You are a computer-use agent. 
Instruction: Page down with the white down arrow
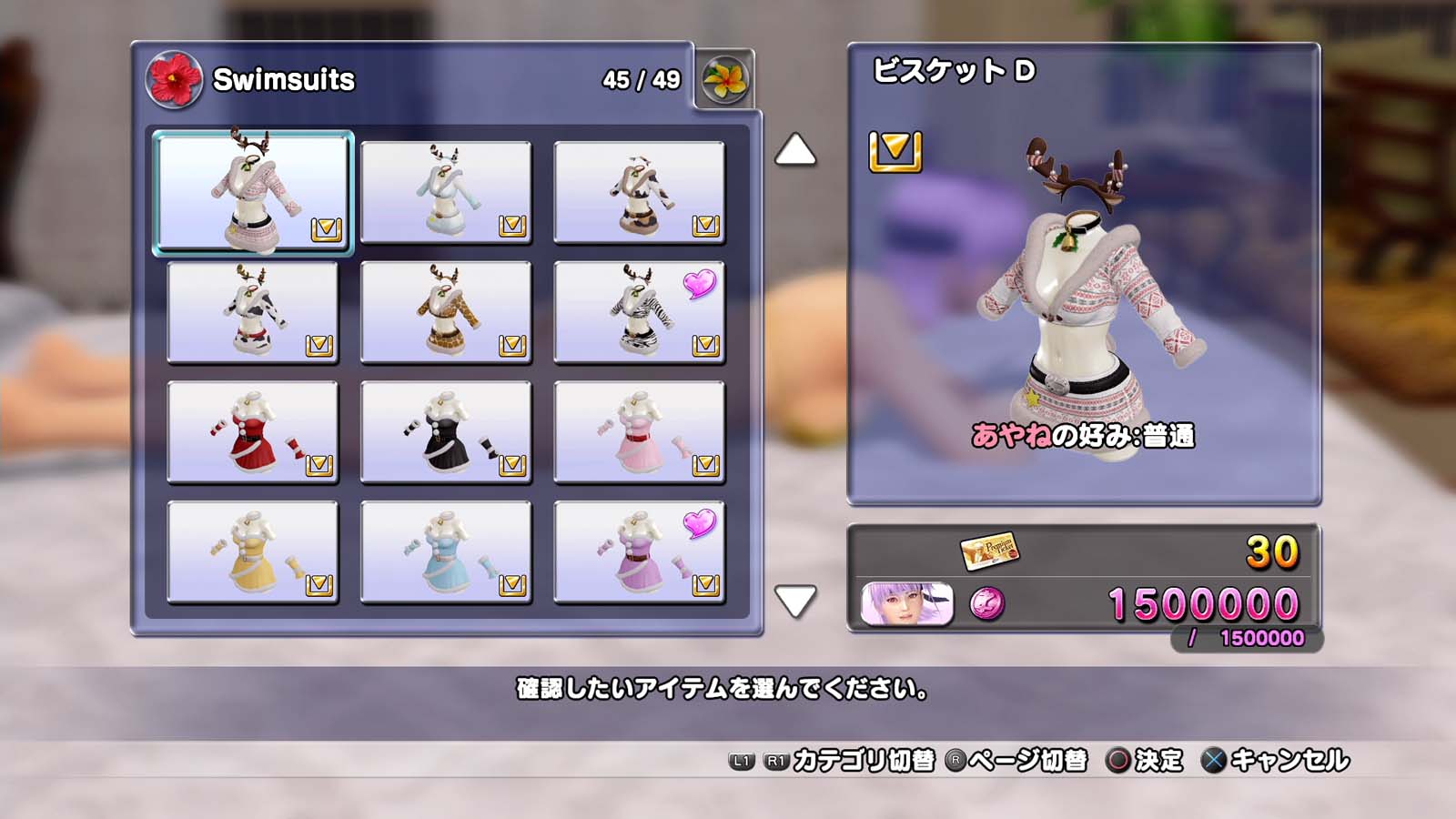tap(795, 601)
